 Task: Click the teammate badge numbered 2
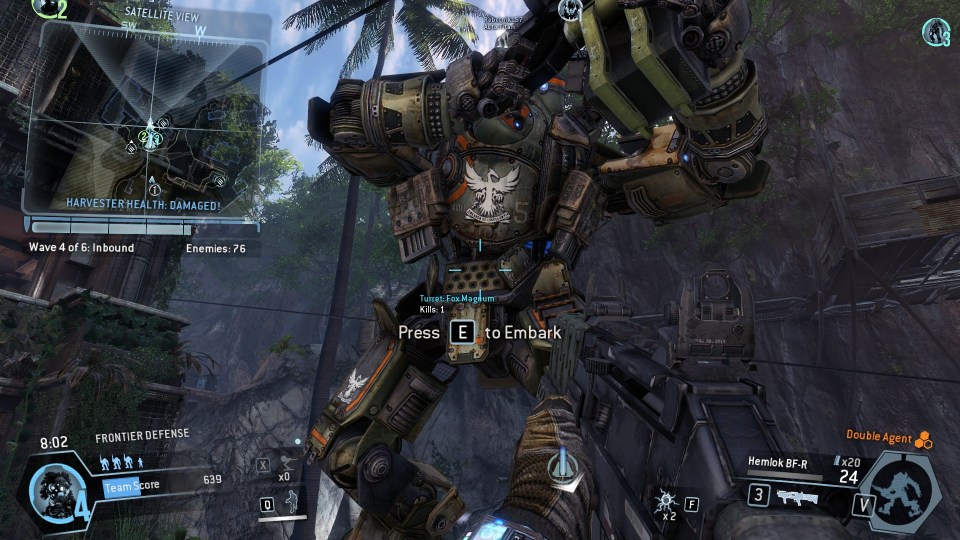(x=48, y=9)
